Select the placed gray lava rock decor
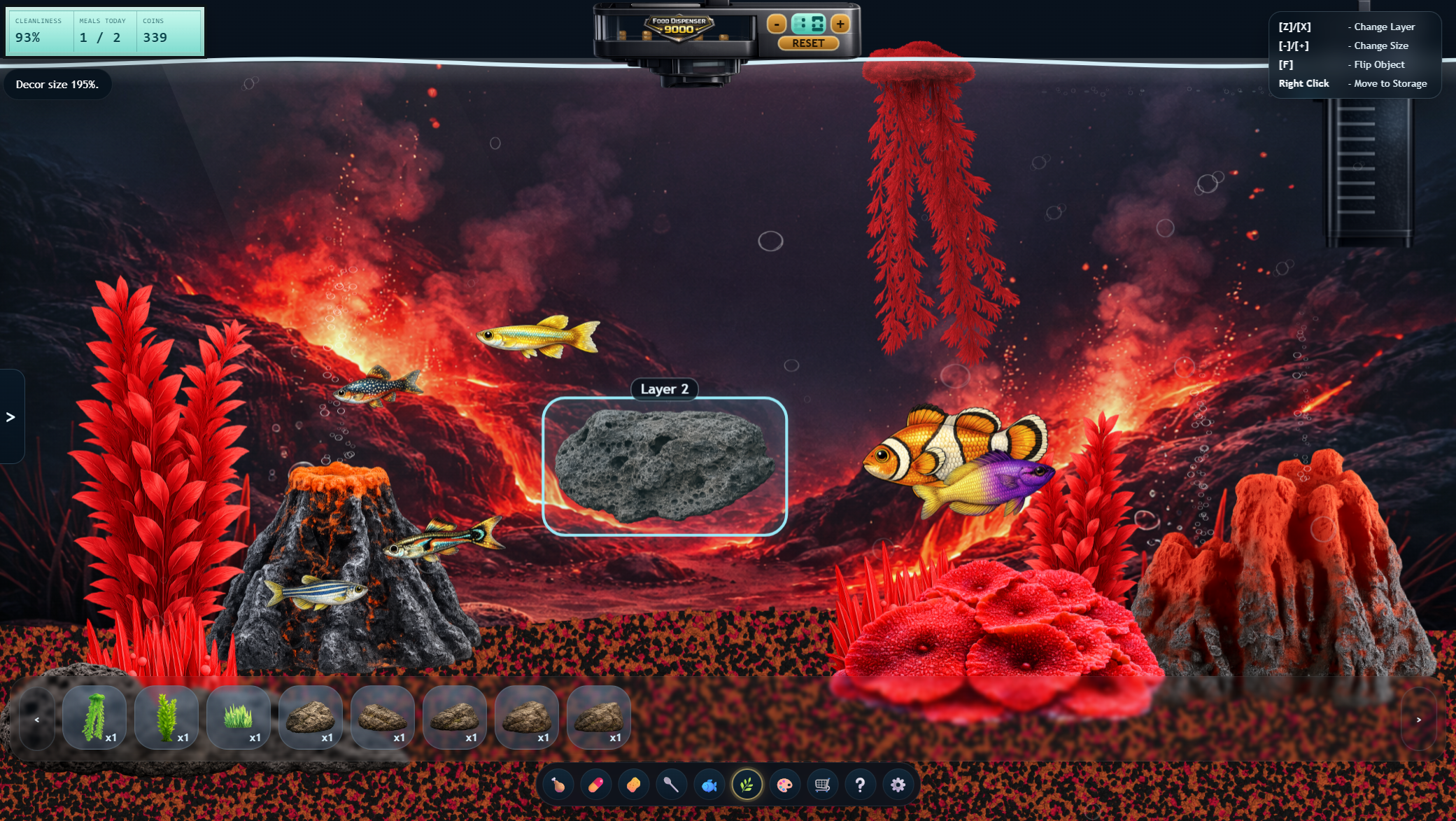Image resolution: width=1456 pixels, height=821 pixels. click(x=664, y=466)
